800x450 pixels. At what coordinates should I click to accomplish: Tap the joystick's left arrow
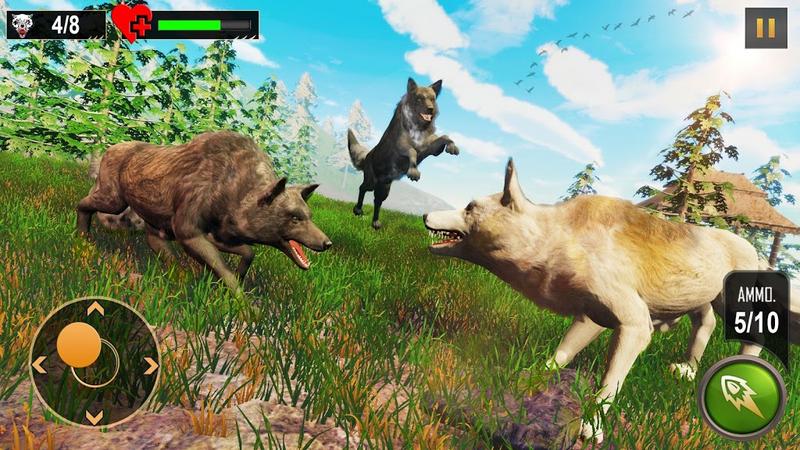(40, 364)
